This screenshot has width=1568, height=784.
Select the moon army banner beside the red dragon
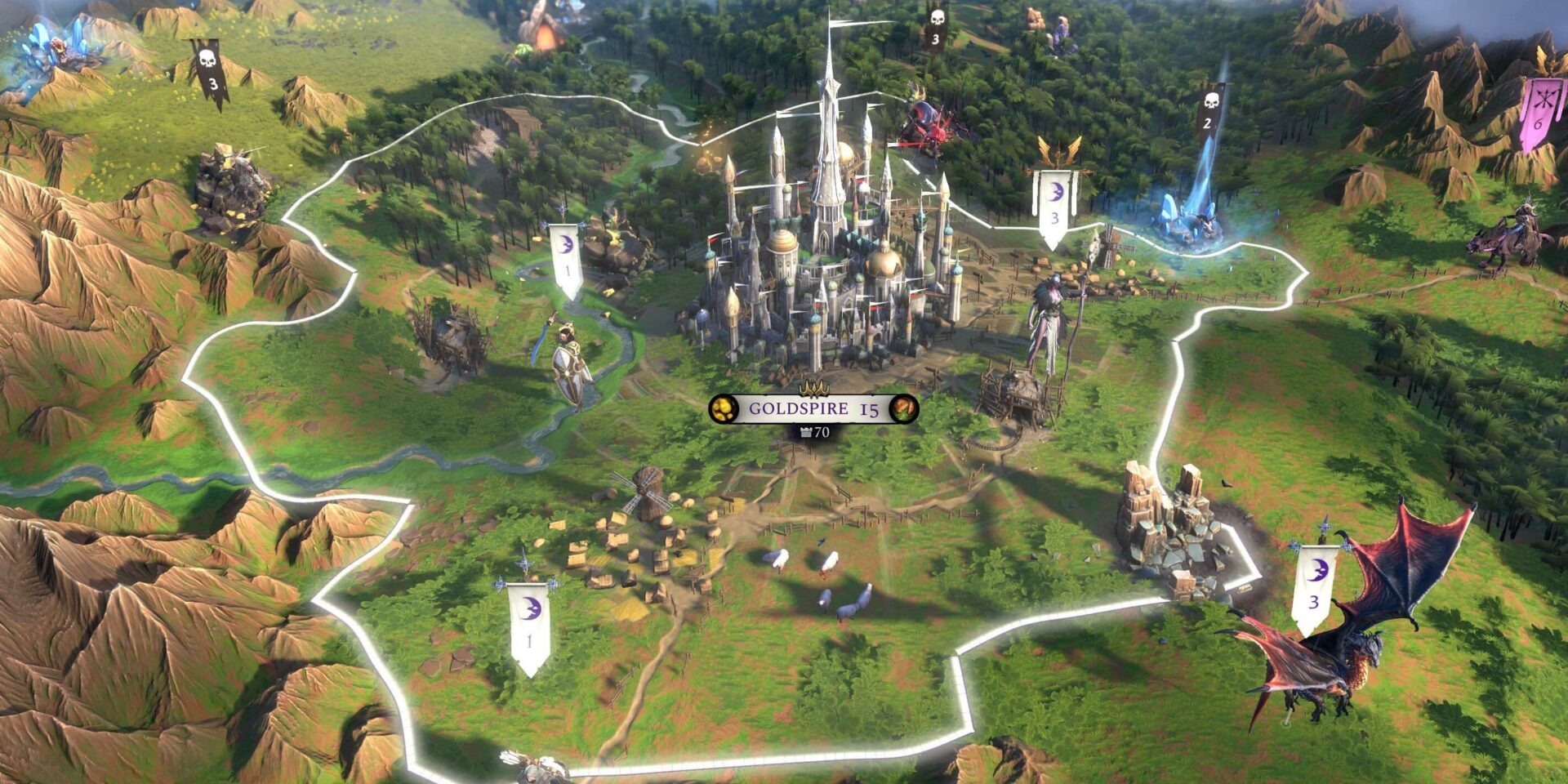1314,588
